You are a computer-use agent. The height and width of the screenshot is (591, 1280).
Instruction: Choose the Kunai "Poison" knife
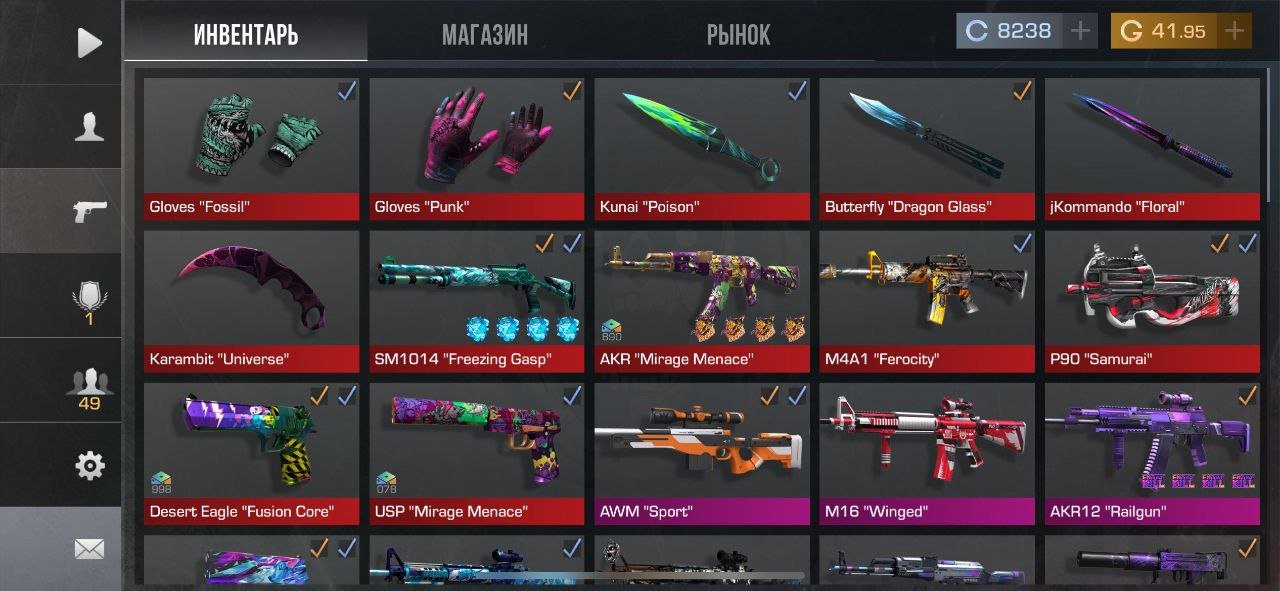[x=702, y=149]
